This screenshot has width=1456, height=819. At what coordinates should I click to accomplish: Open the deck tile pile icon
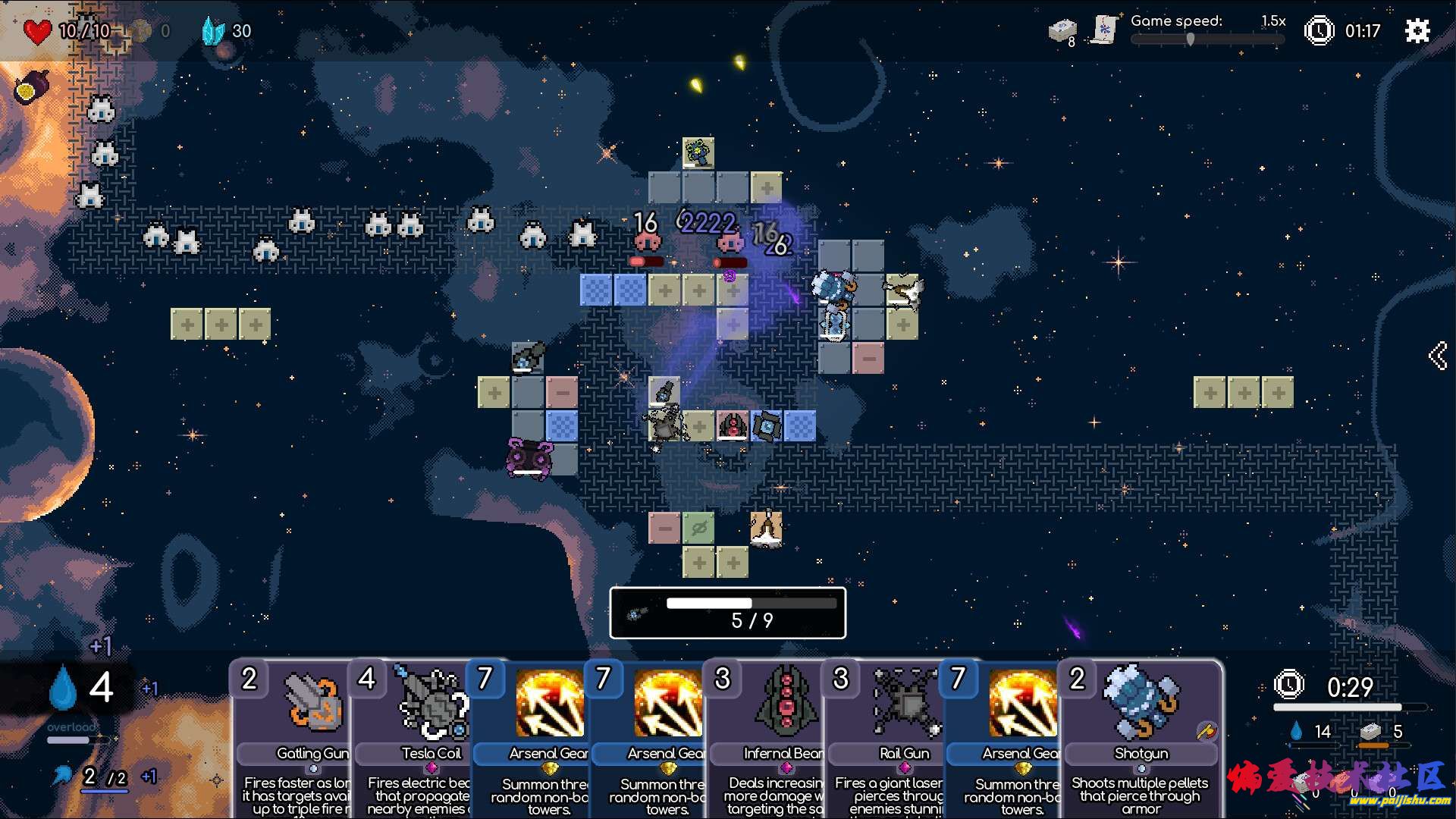(x=1062, y=30)
